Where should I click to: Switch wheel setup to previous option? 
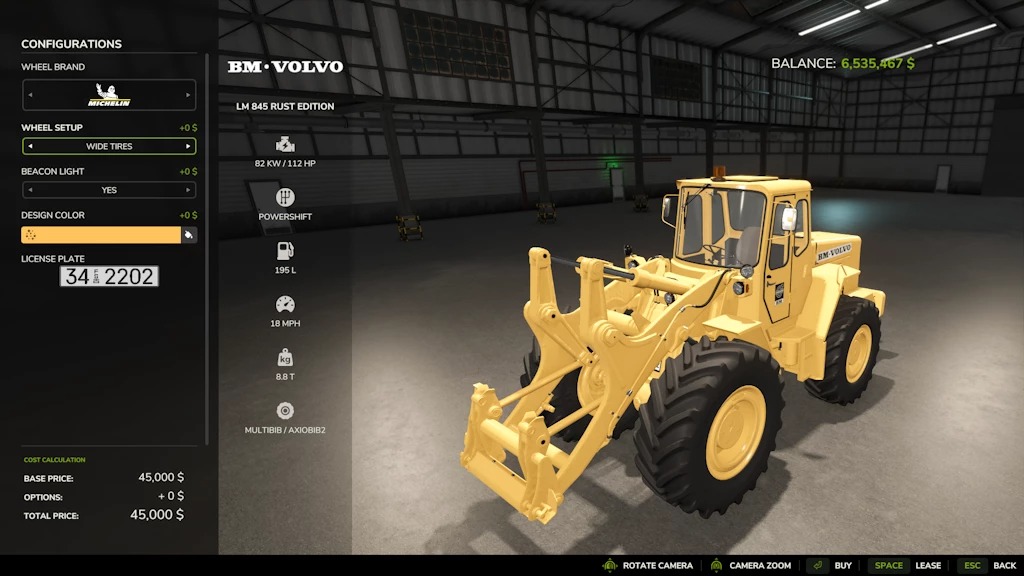(x=29, y=146)
